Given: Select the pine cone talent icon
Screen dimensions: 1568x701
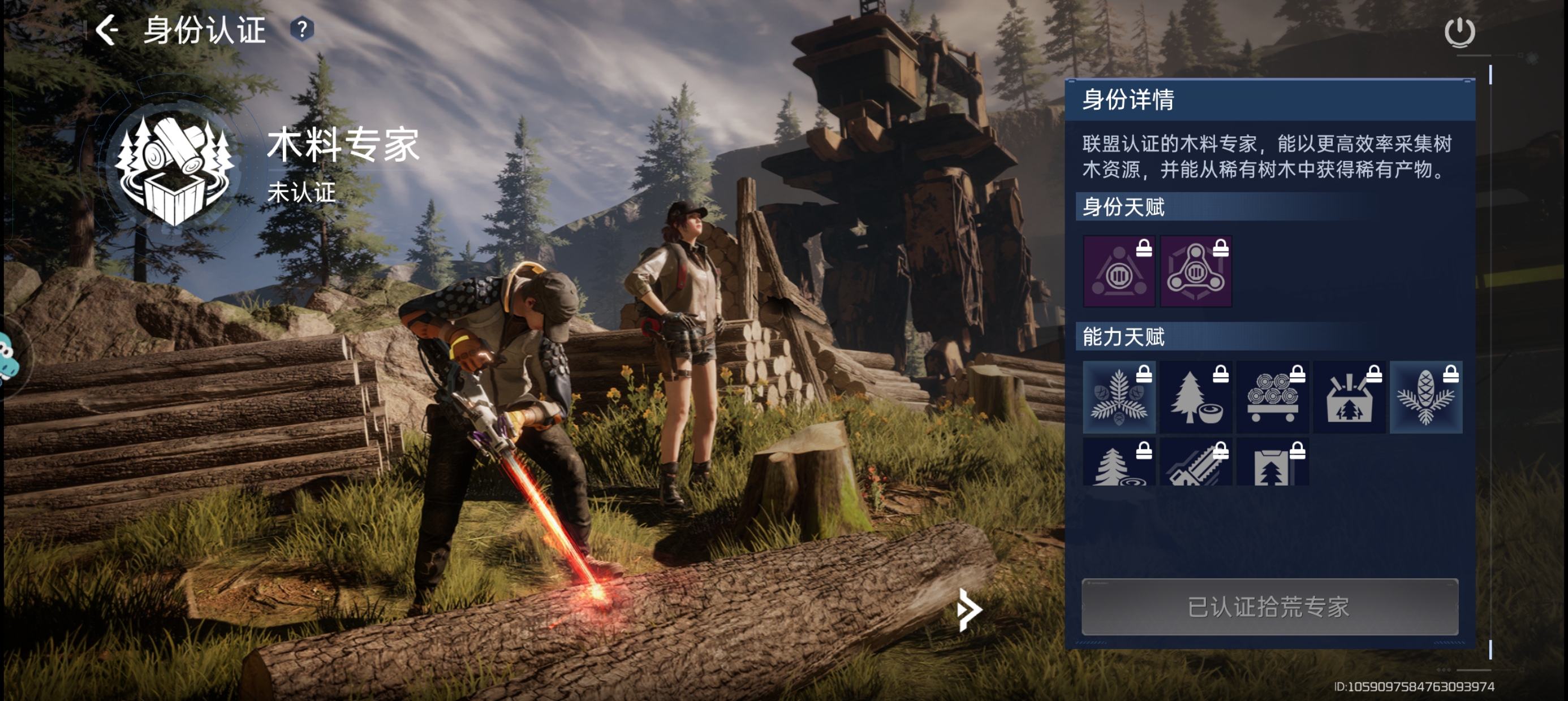Looking at the screenshot, I should point(1425,397).
